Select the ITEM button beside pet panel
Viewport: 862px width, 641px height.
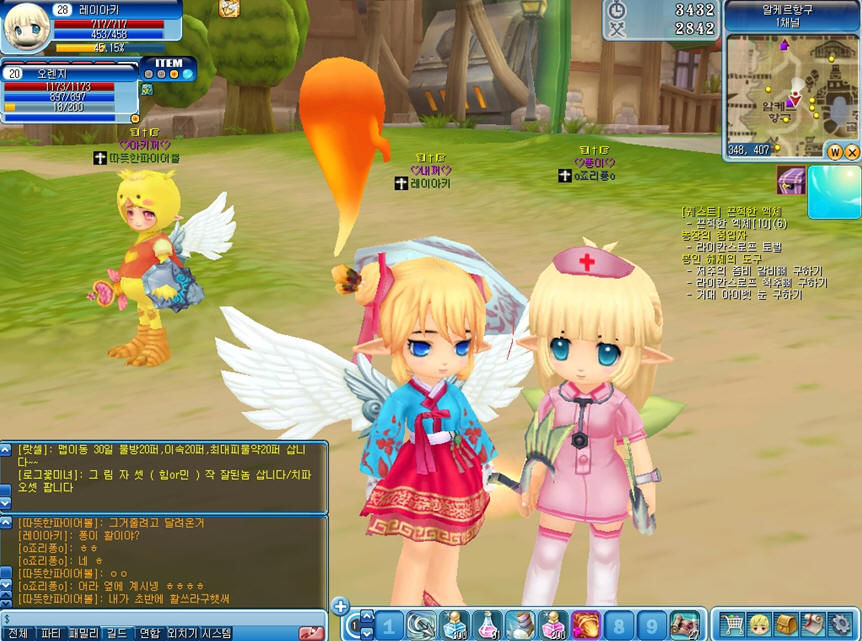click(x=168, y=63)
